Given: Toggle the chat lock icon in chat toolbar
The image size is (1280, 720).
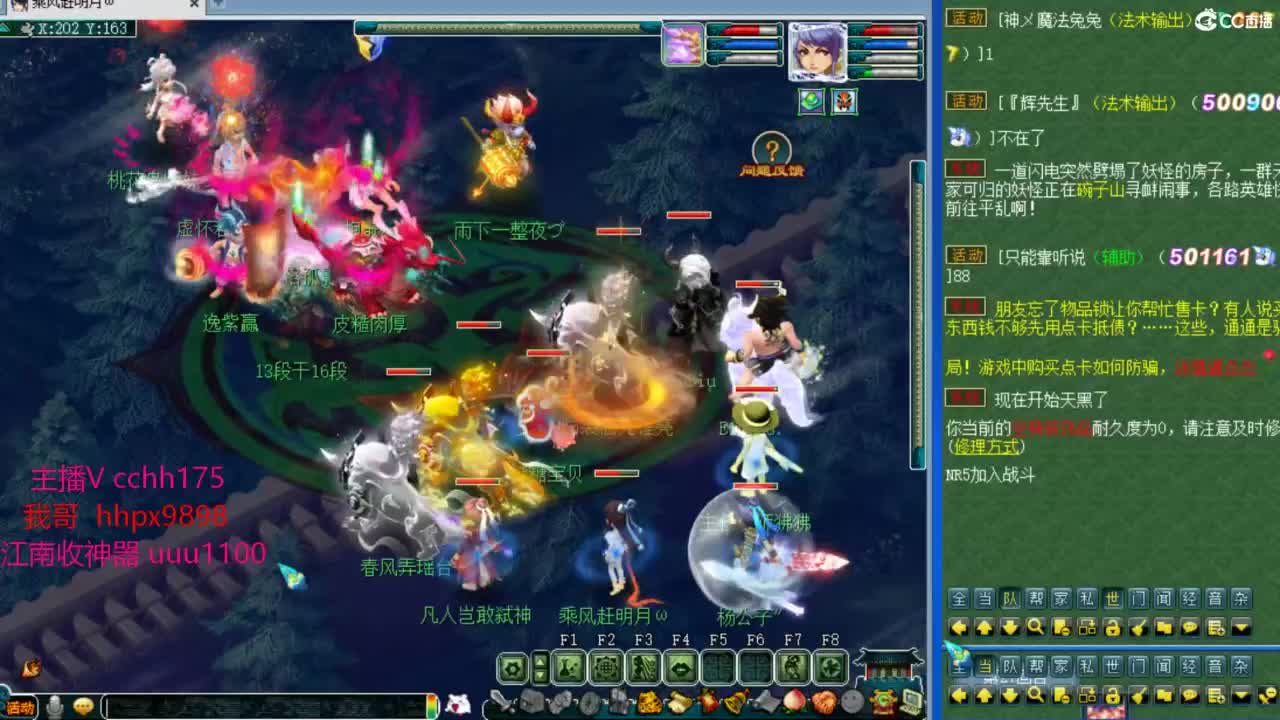Looking at the screenshot, I should (x=1113, y=627).
